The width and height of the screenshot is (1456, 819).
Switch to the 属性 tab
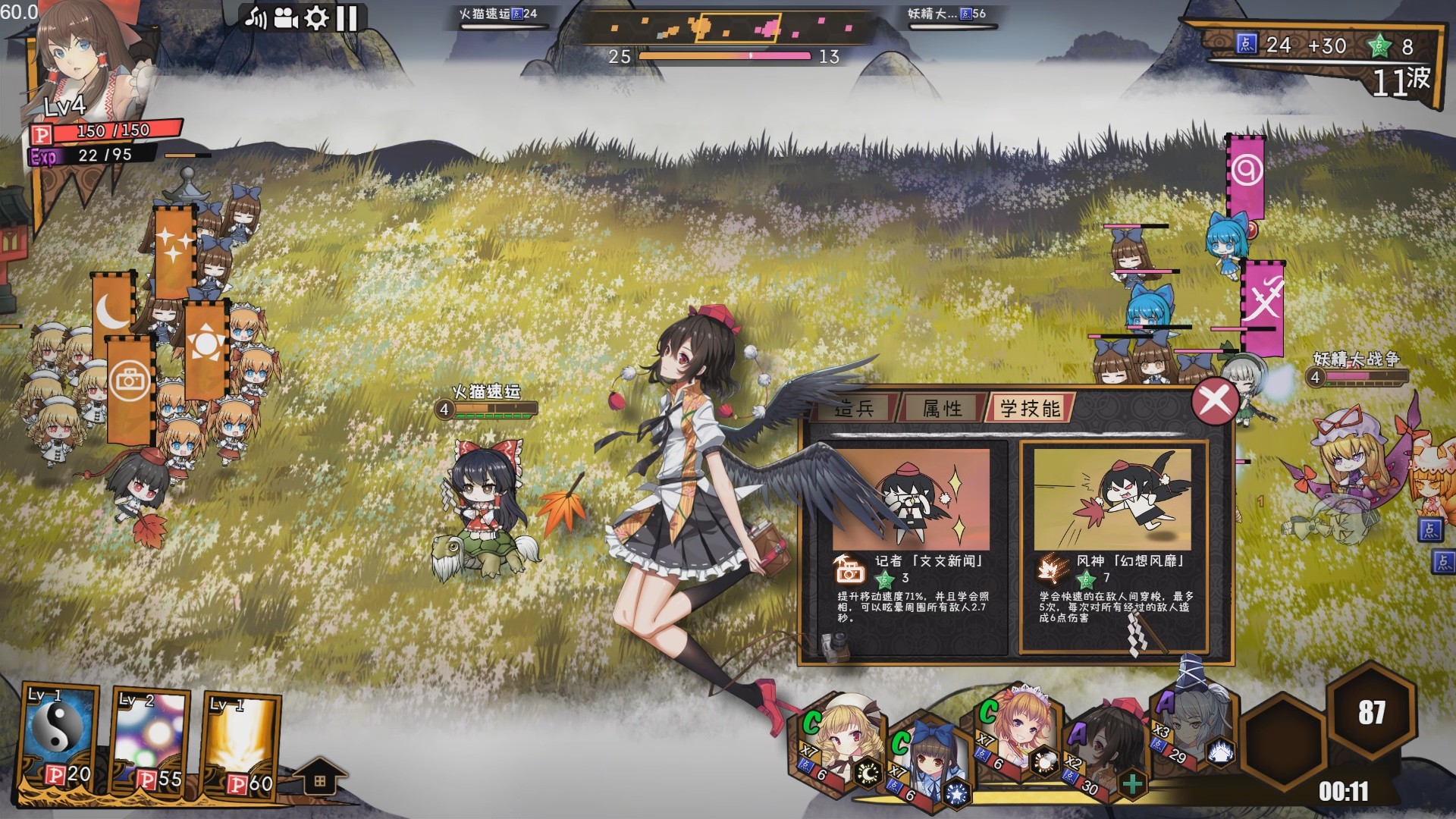[x=944, y=409]
